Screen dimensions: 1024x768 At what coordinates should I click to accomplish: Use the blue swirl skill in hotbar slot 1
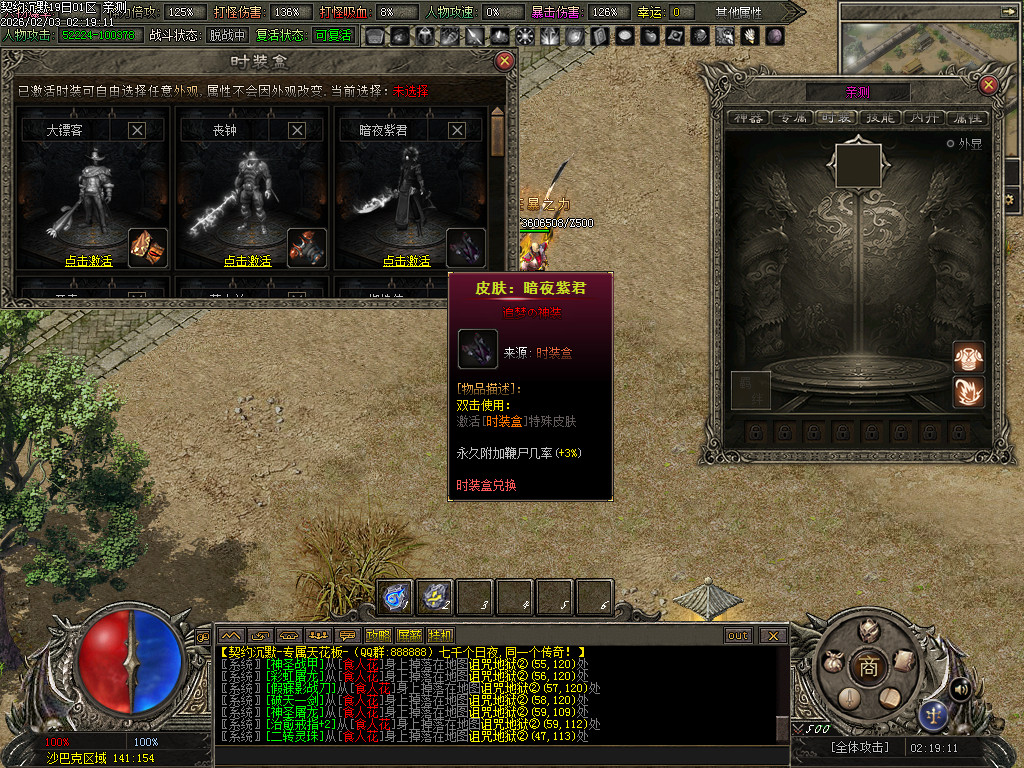tap(396, 597)
